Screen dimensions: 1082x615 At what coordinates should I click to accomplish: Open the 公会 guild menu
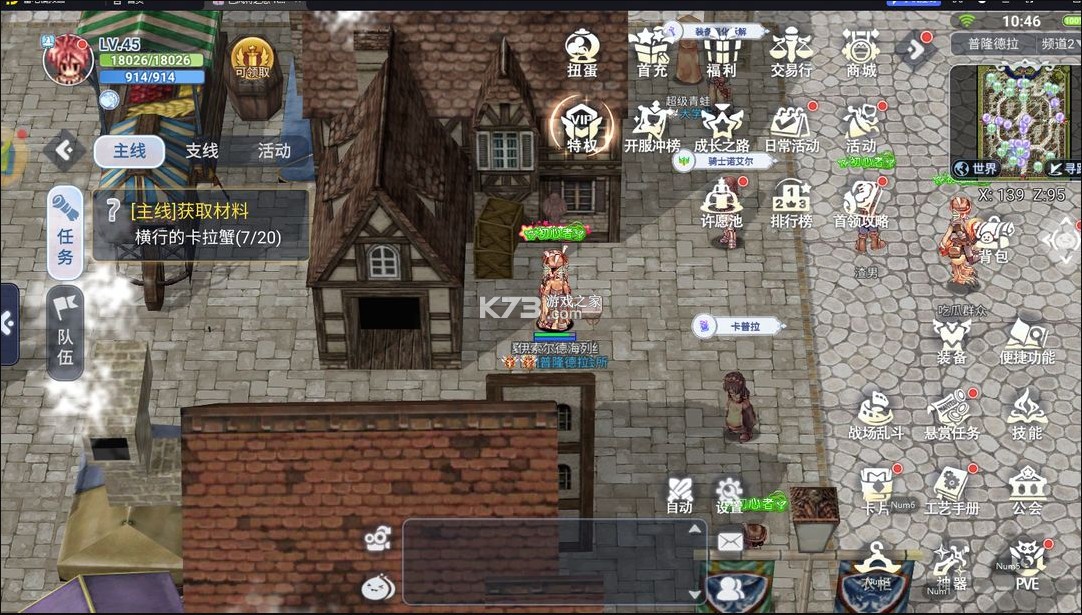tap(1026, 490)
